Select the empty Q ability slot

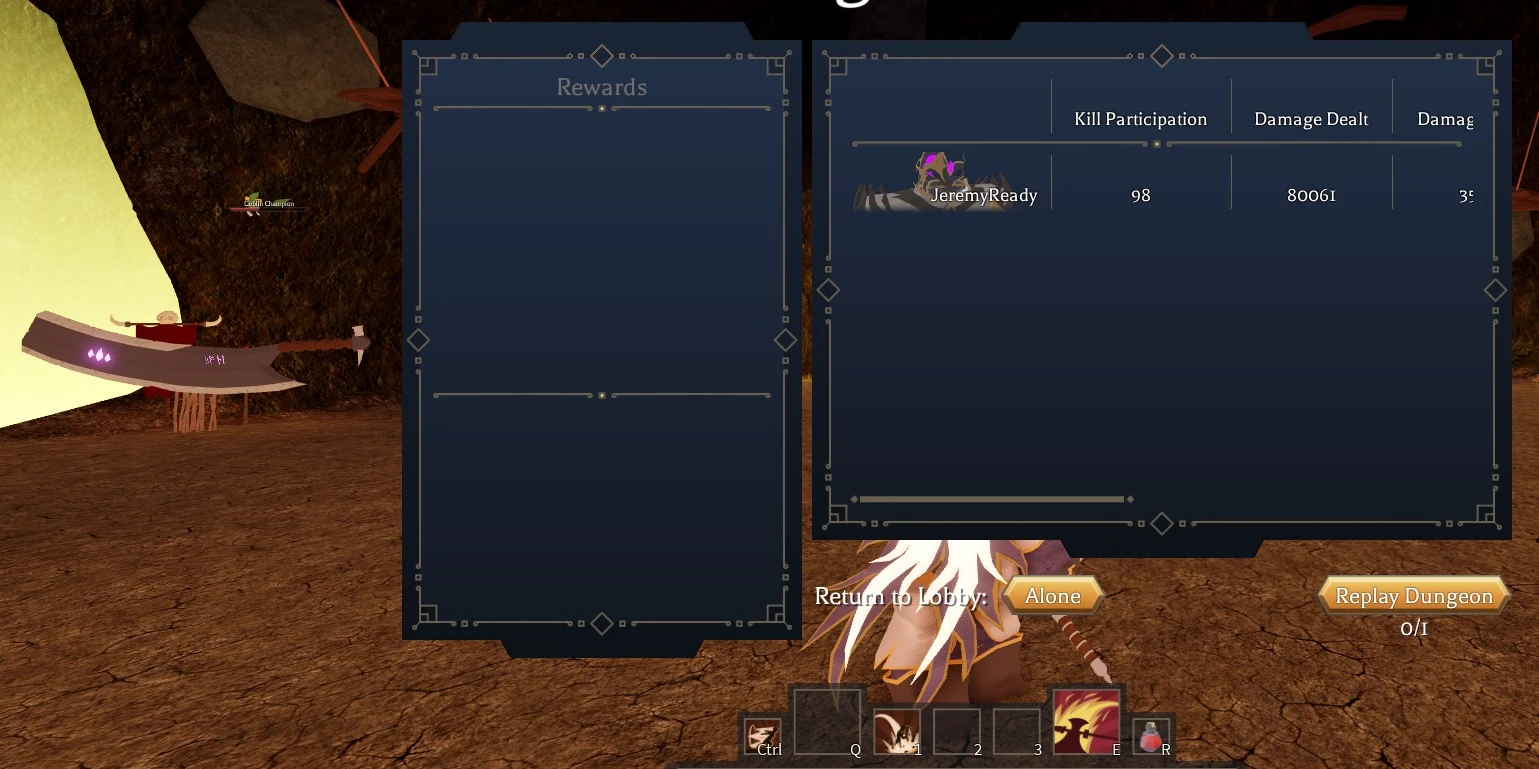click(x=828, y=718)
